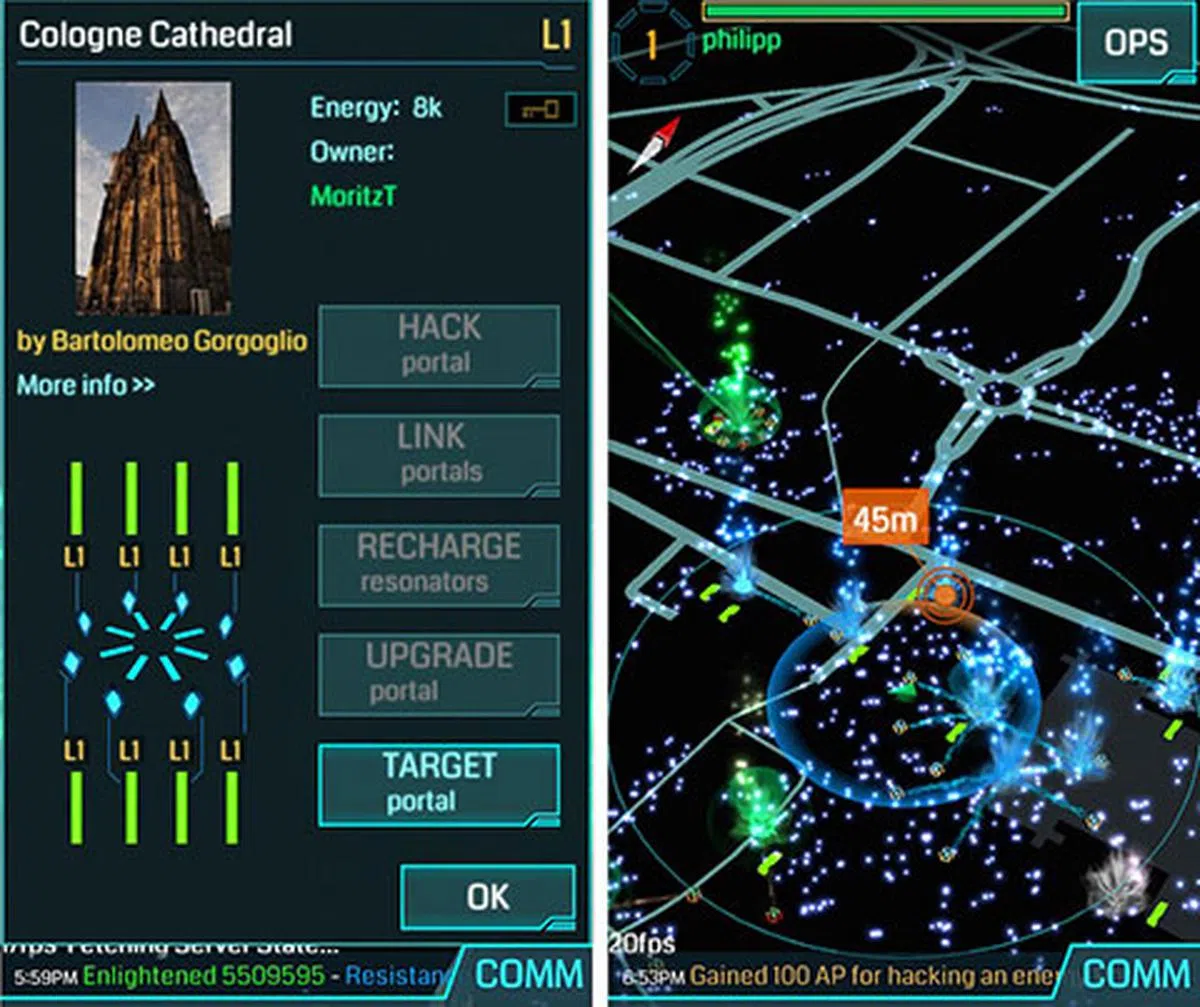Viewport: 1200px width, 1007px height.
Task: Open COMM beside the Gained 100 AP message
Action: click(x=1136, y=973)
